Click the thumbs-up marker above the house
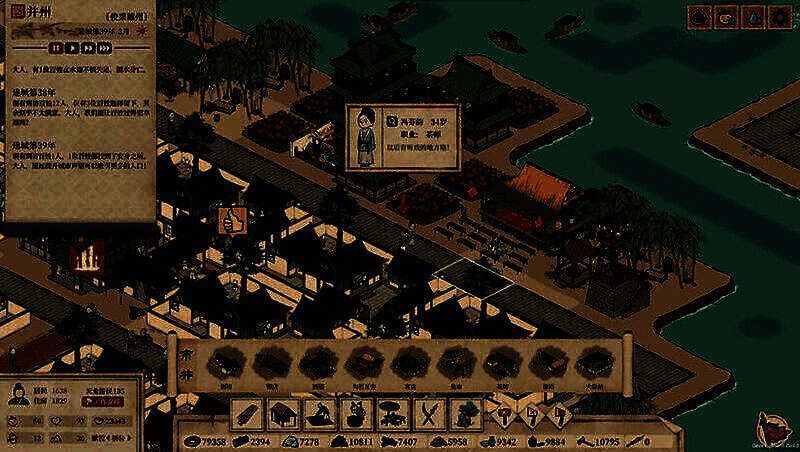 (231, 218)
